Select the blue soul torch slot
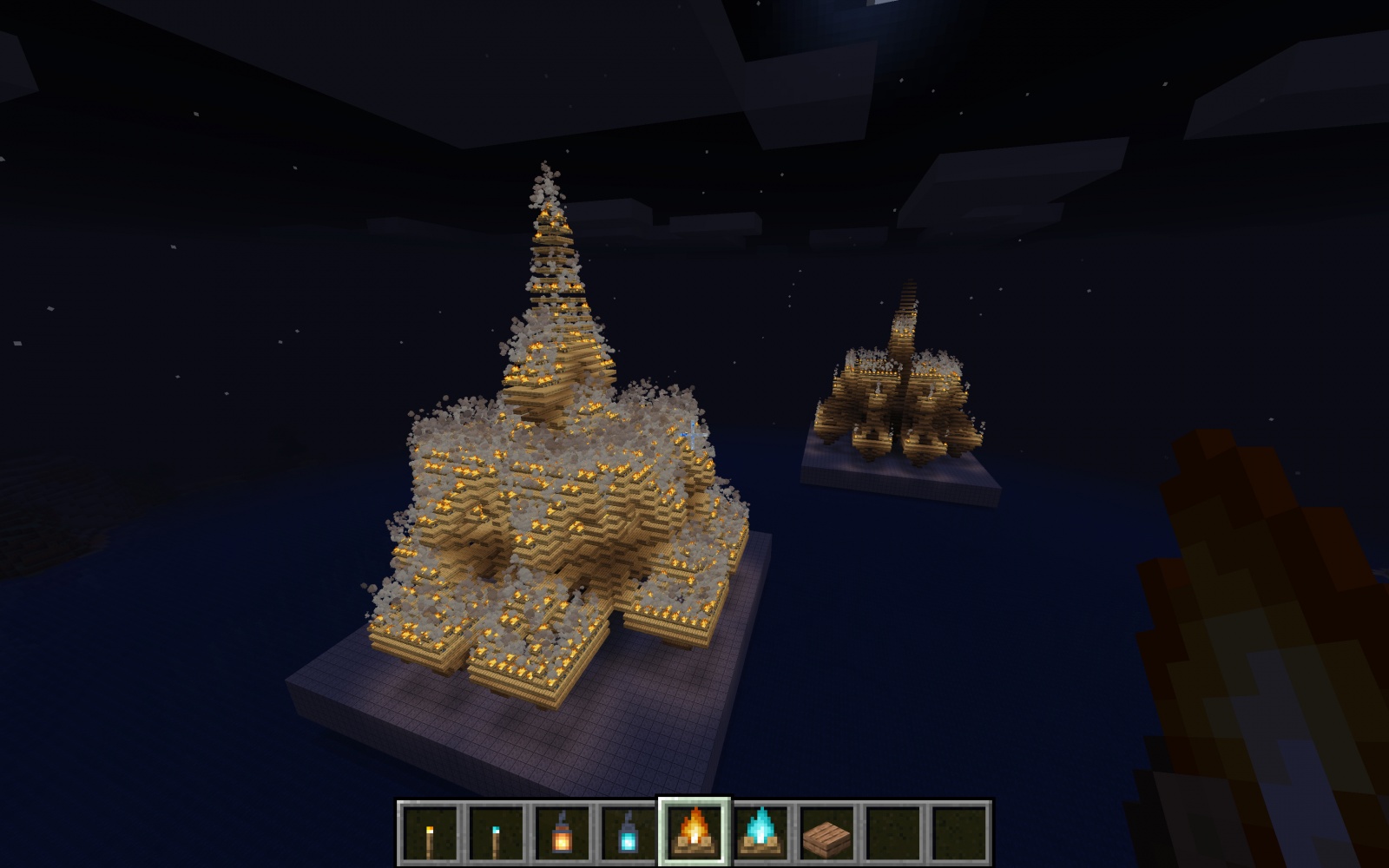 coord(497,832)
